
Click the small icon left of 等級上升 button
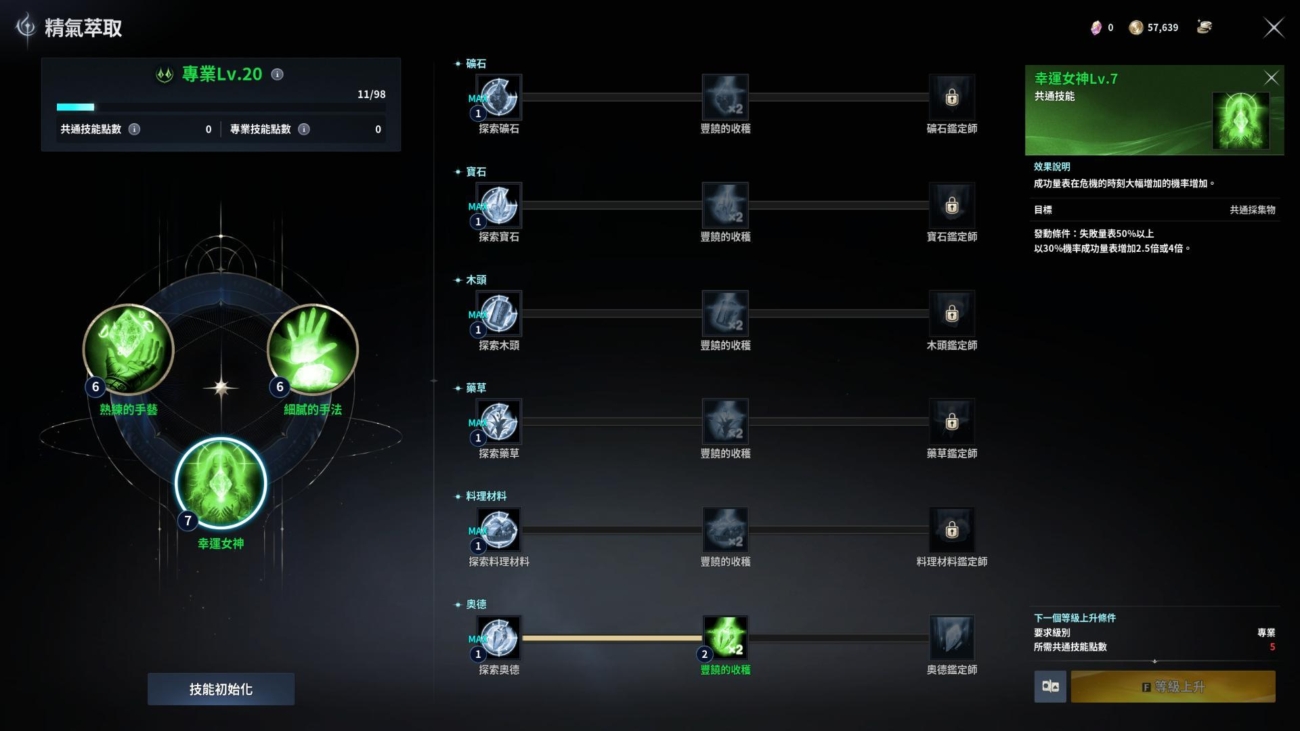click(x=1049, y=686)
